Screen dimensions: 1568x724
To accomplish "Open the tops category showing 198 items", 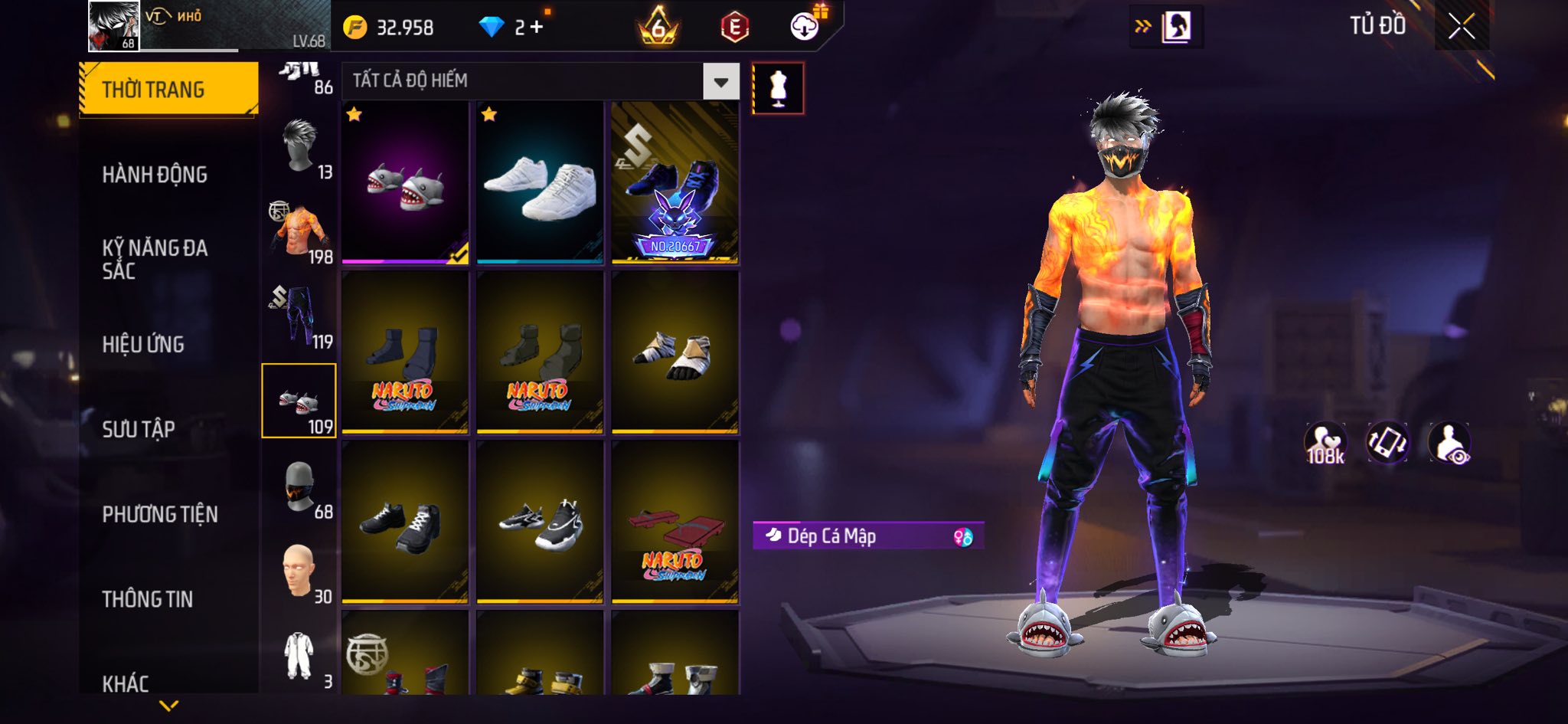I will pos(299,233).
